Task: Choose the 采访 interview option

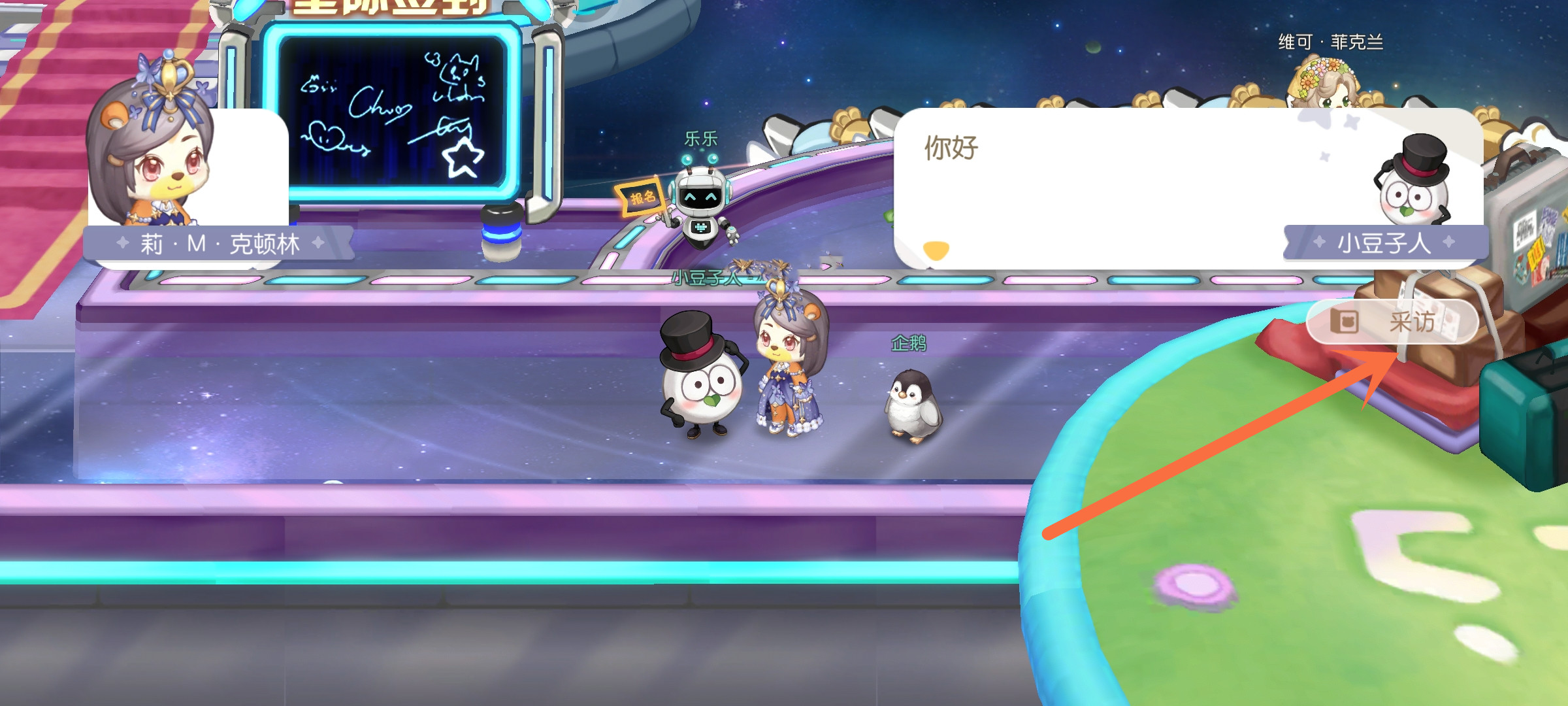Action: click(1392, 322)
